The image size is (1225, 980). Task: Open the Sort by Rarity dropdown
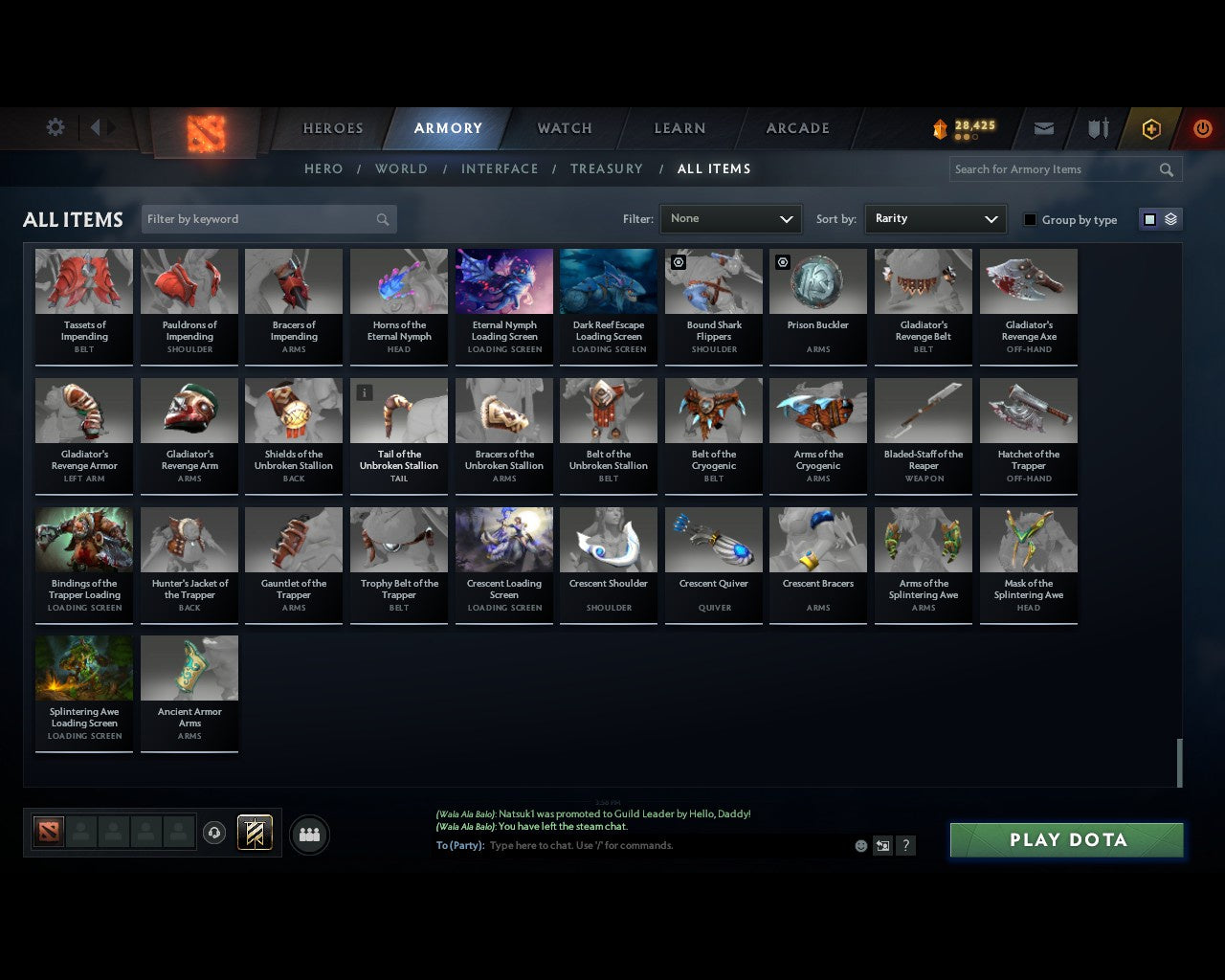[x=935, y=218]
